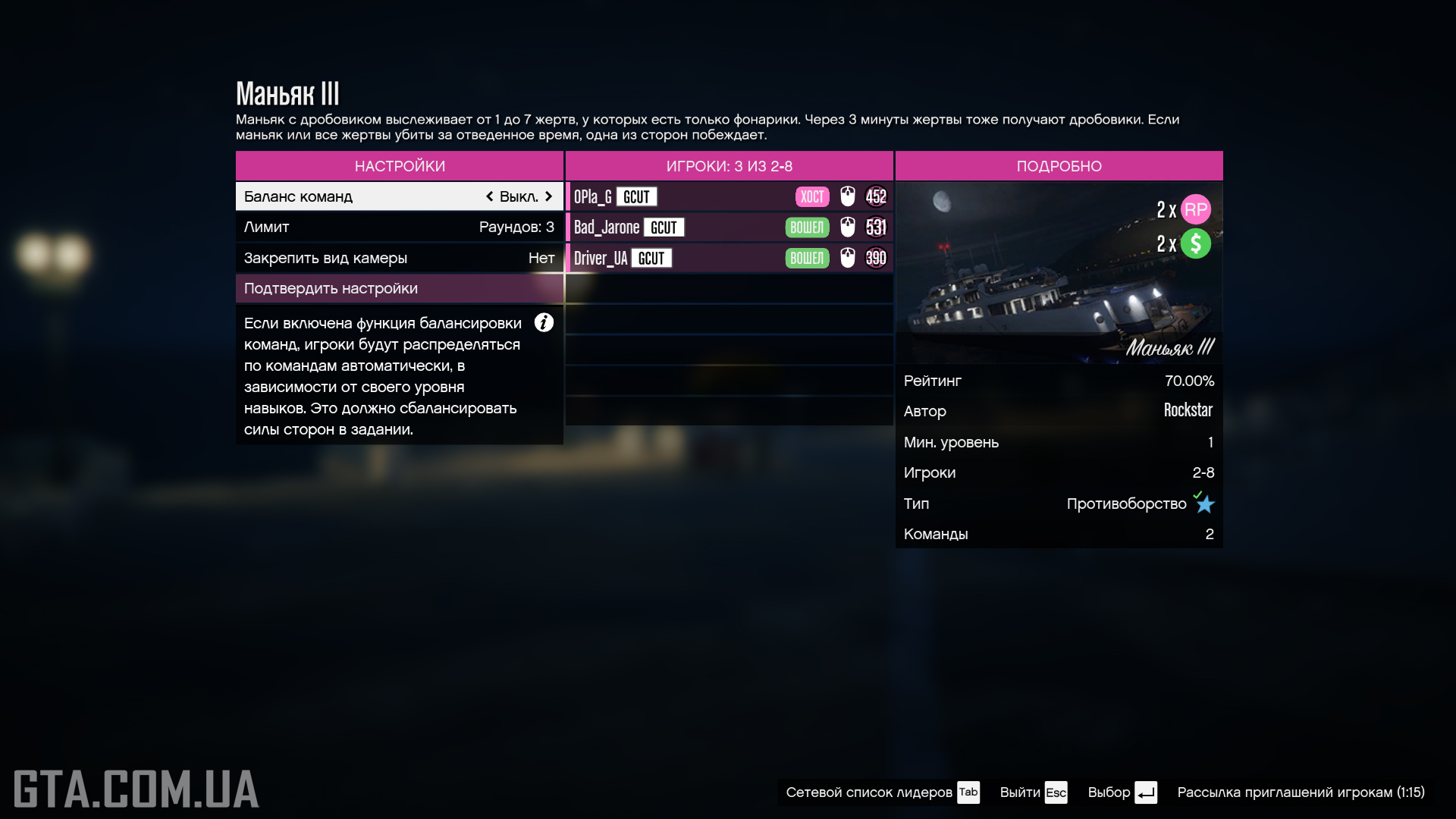Screen dimensions: 1456x819
Task: Open the ПОДРОБНО details header
Action: (x=1059, y=166)
